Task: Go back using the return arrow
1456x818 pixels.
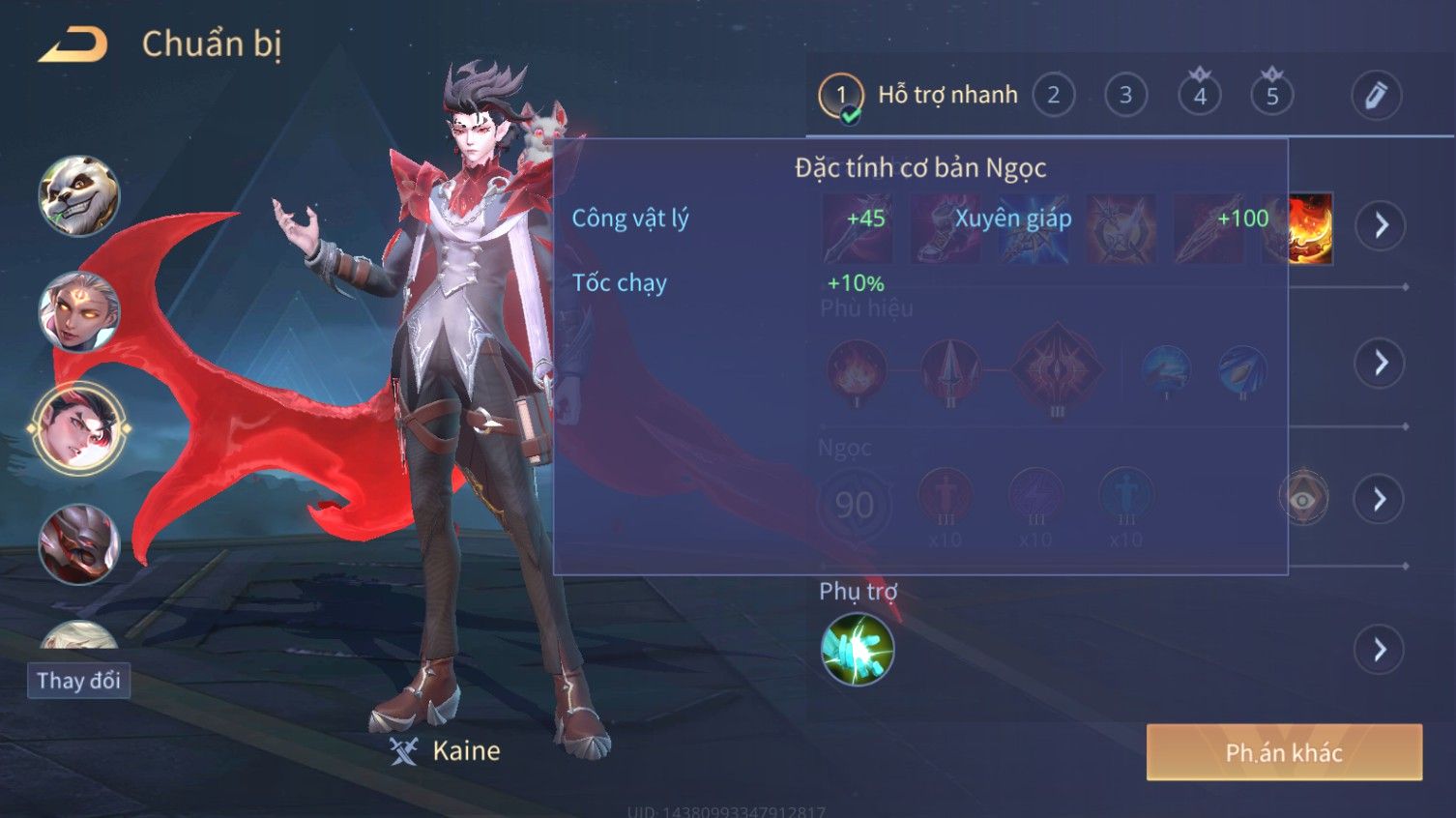Action: [x=73, y=44]
